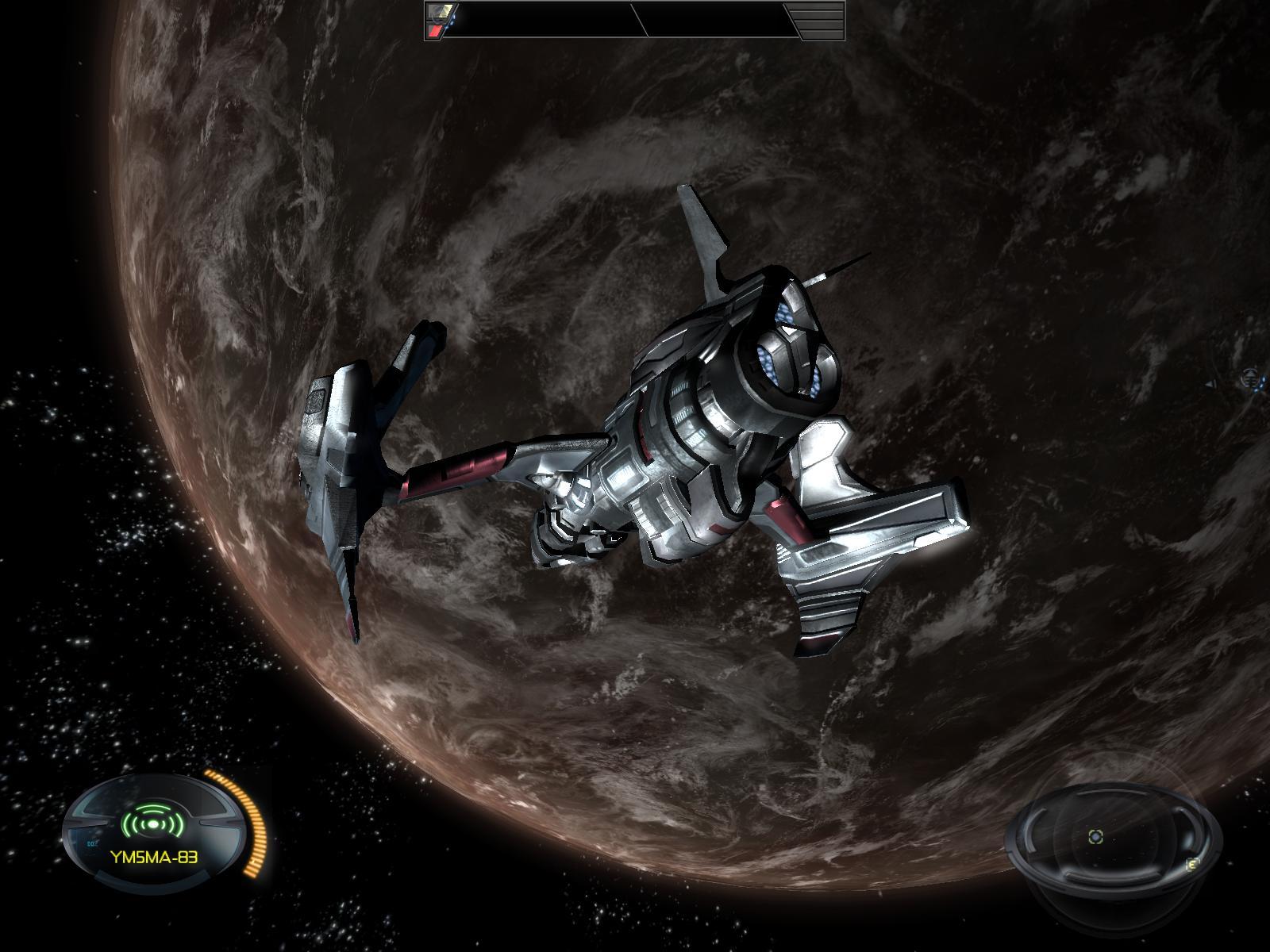Select the YM5MA-83 target label

coord(155,856)
